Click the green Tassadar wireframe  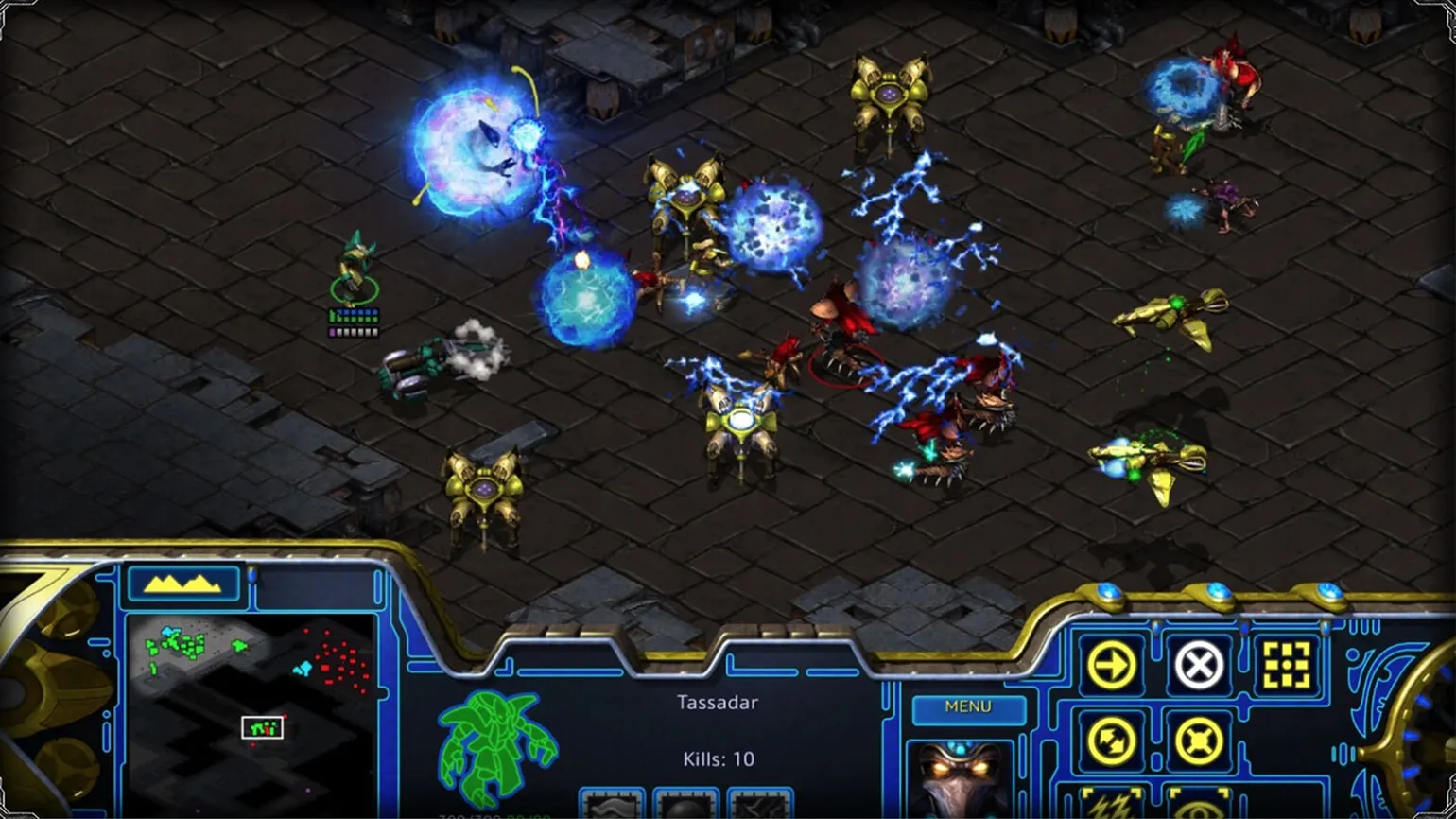495,748
